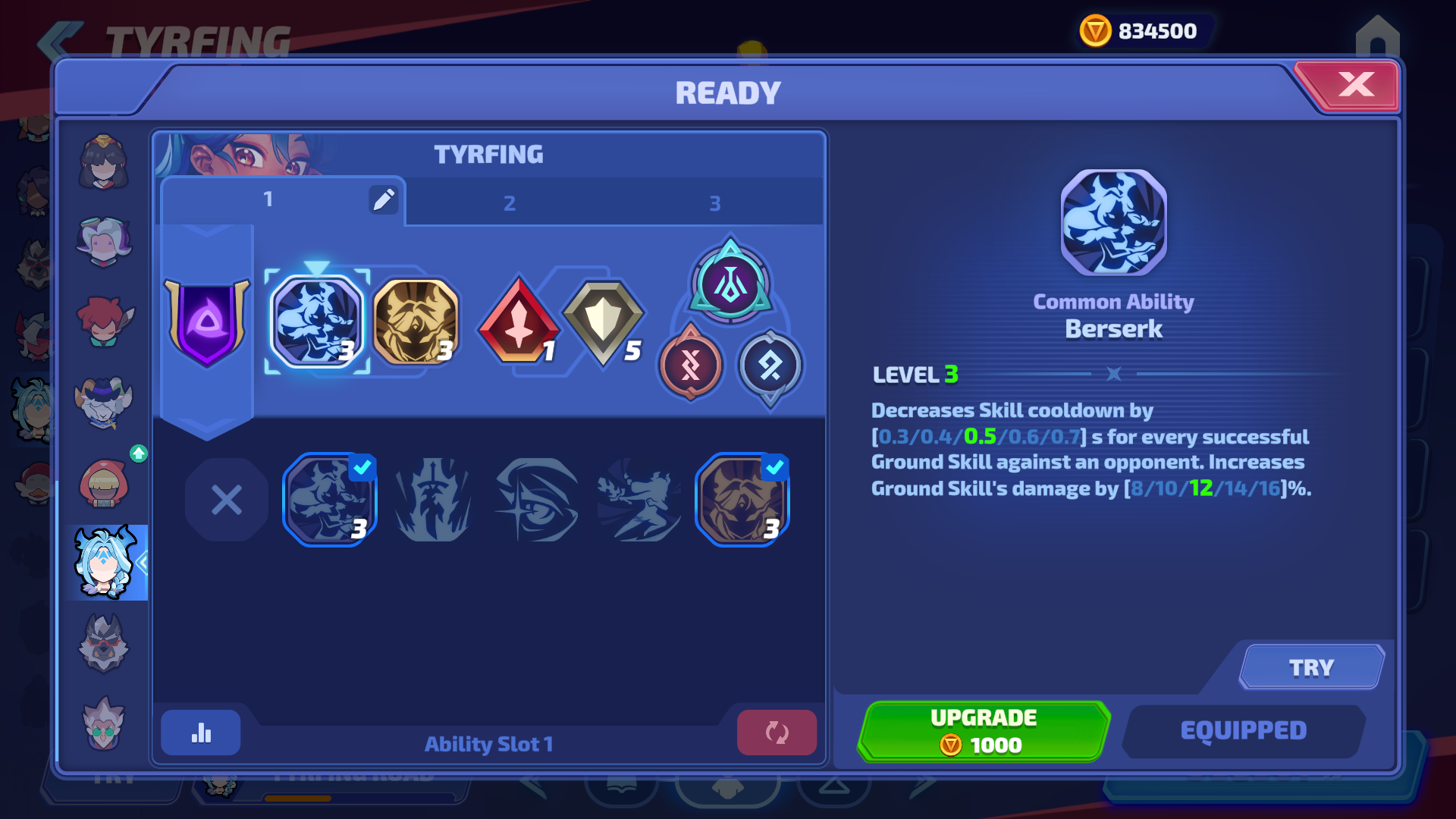The image size is (1456, 819).
Task: Select the wolf with red glasses portrait
Action: click(104, 644)
